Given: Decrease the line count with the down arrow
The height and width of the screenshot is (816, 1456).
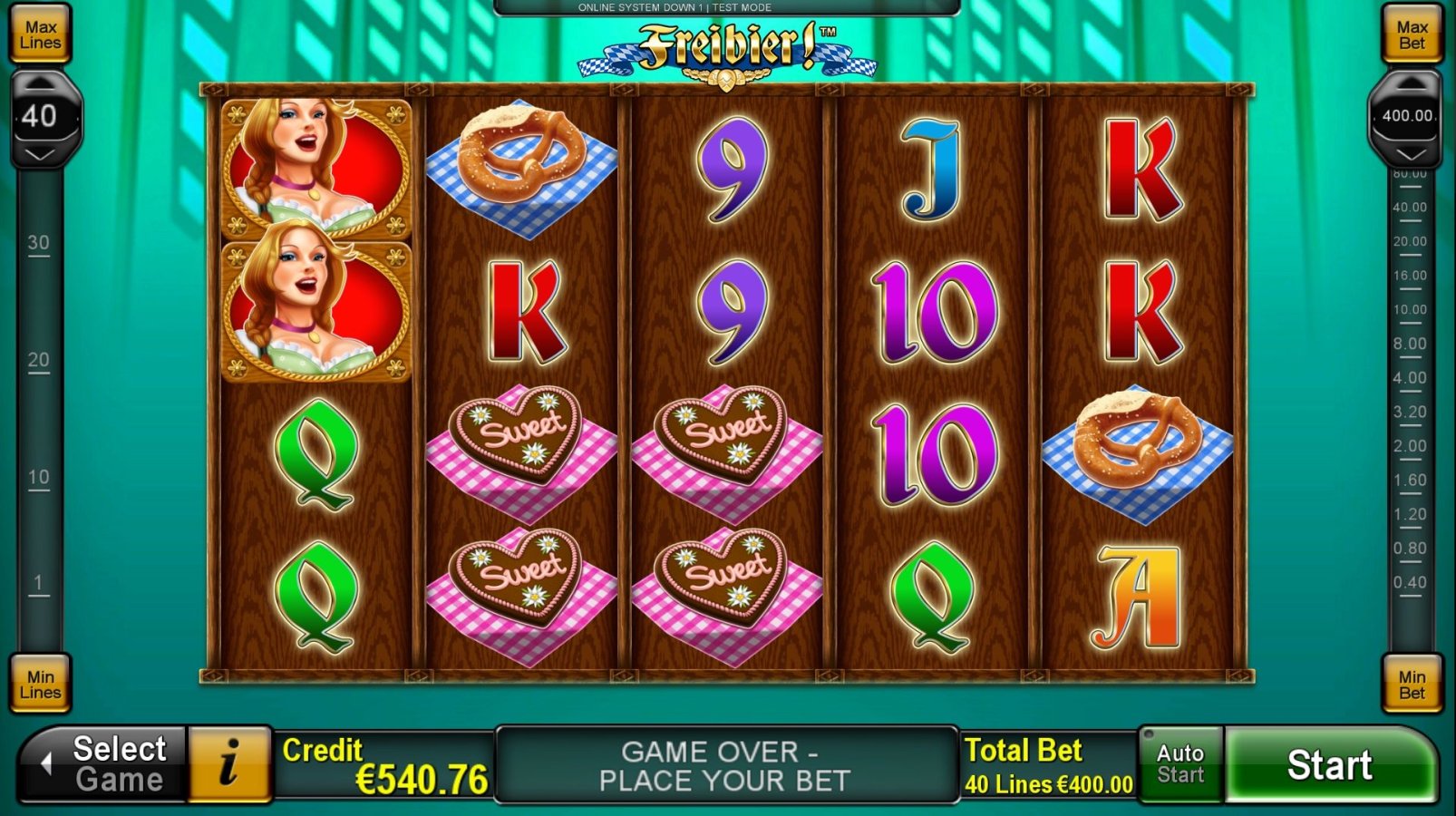Looking at the screenshot, I should [x=40, y=155].
